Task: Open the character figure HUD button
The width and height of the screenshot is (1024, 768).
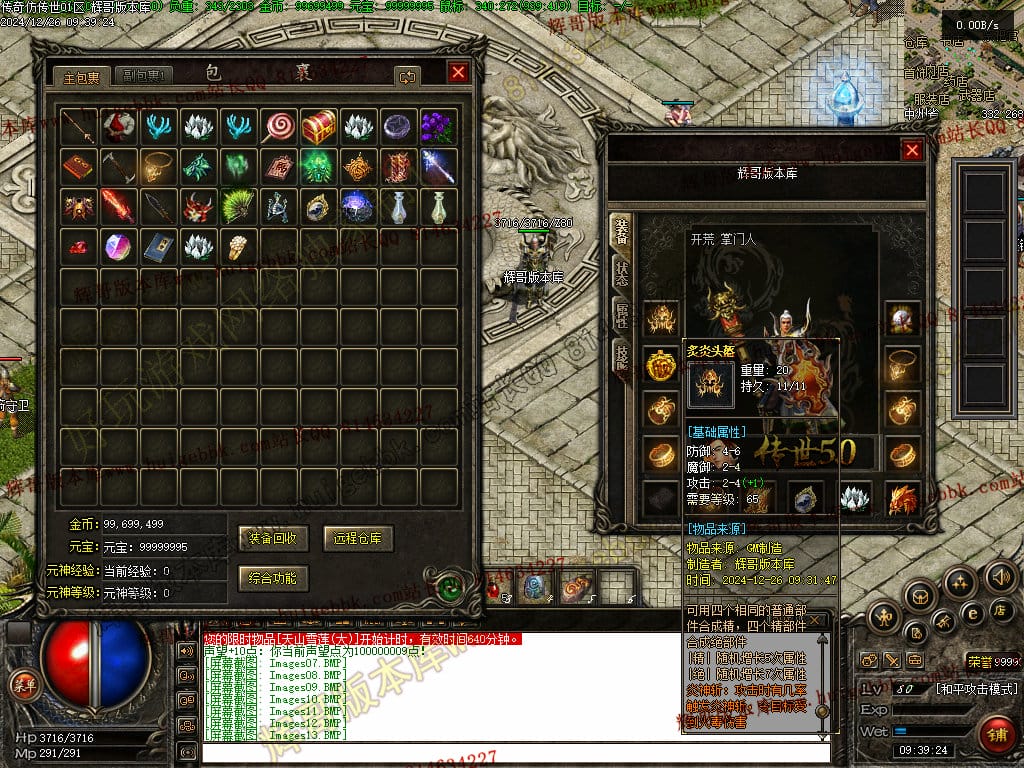Action: coord(886,615)
